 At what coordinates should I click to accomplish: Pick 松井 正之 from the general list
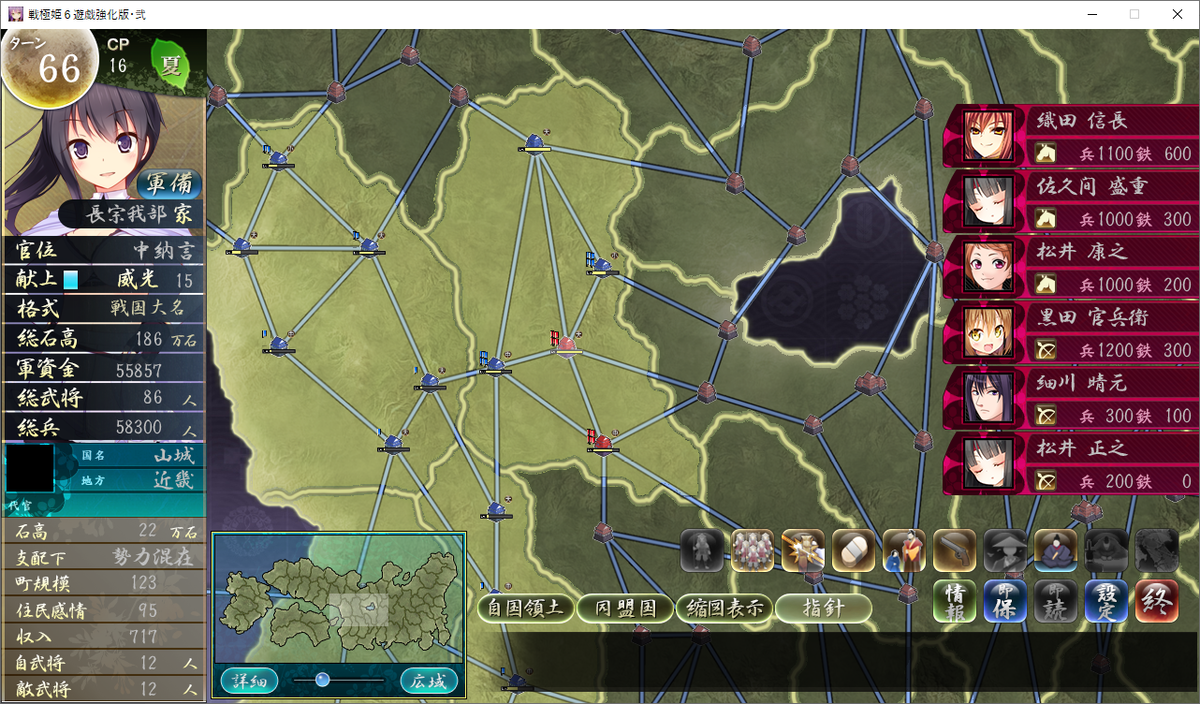(x=1070, y=465)
